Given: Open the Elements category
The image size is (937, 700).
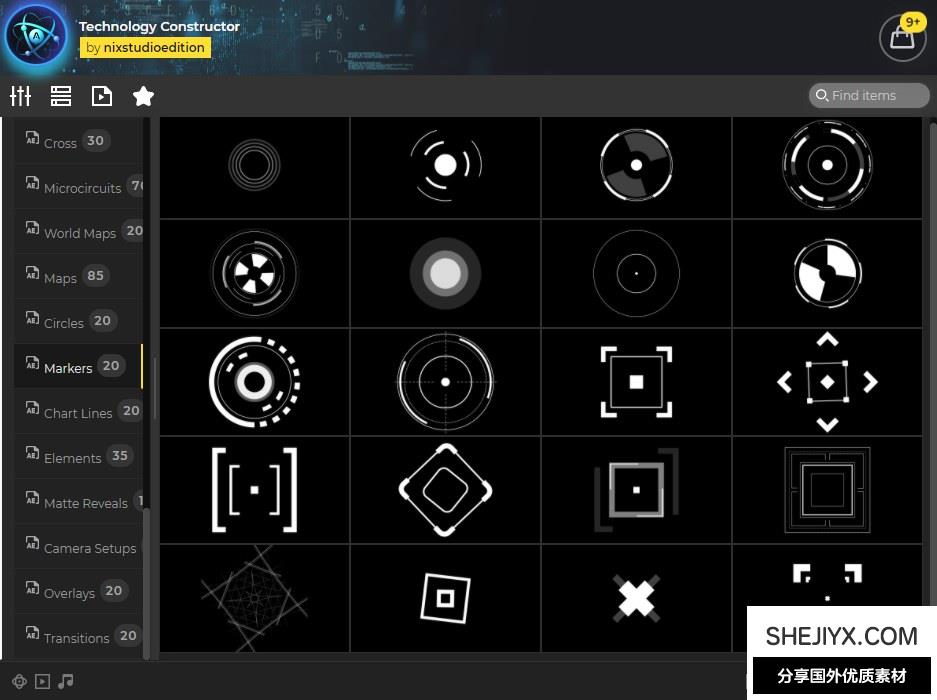Looking at the screenshot, I should (x=73, y=457).
